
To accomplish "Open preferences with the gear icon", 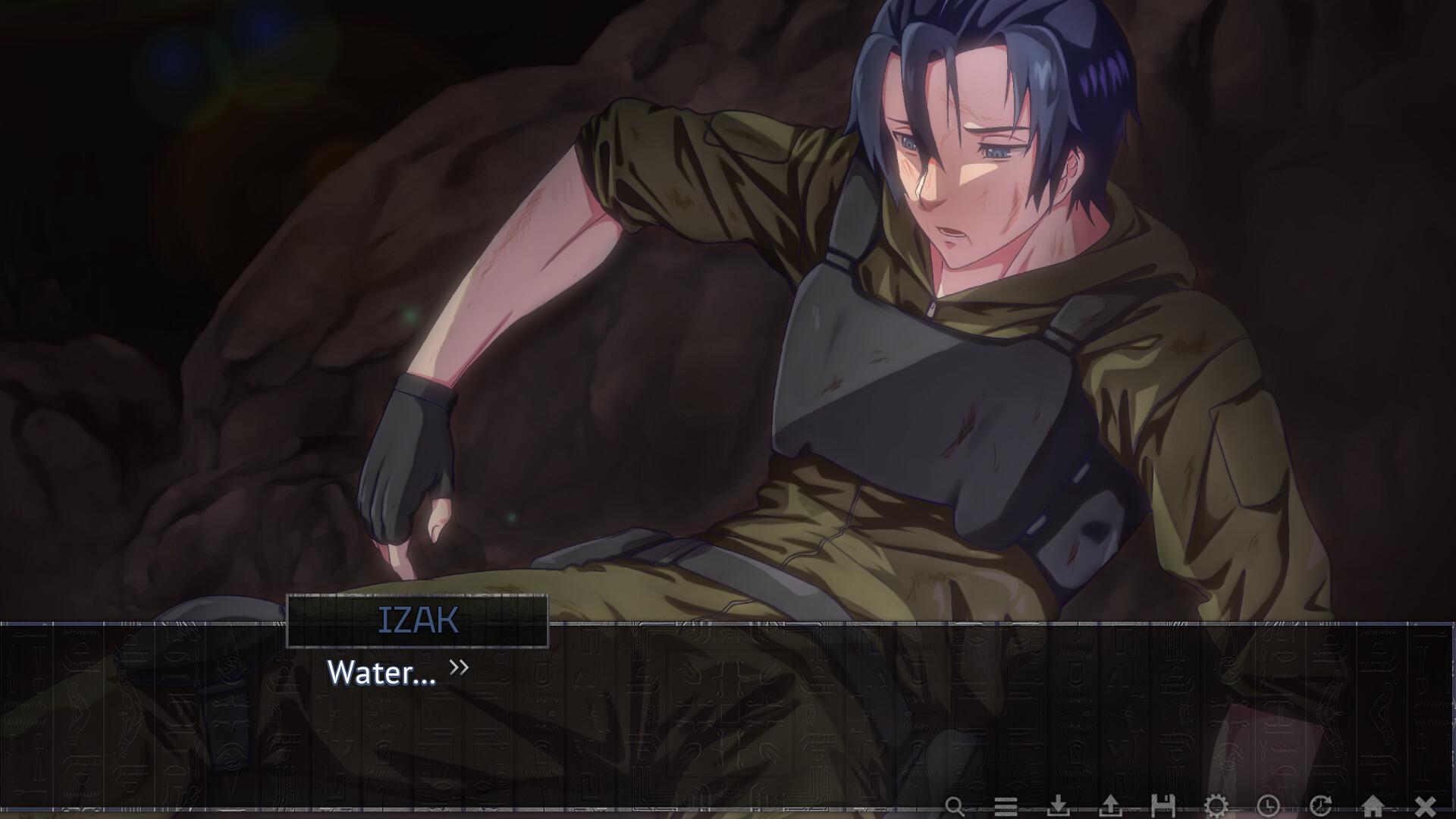I will point(1215,805).
